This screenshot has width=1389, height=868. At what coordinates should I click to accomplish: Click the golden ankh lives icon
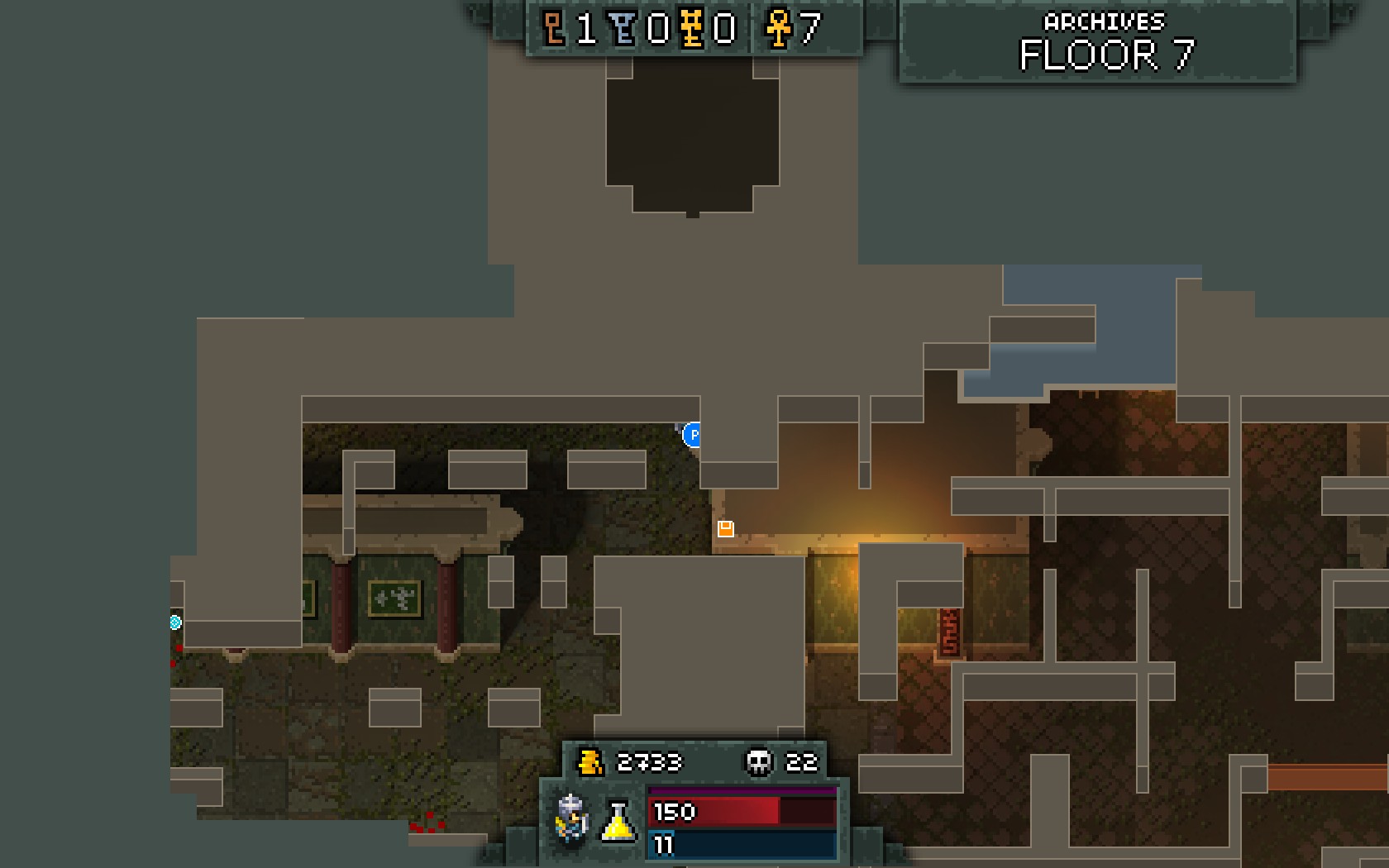click(x=778, y=29)
